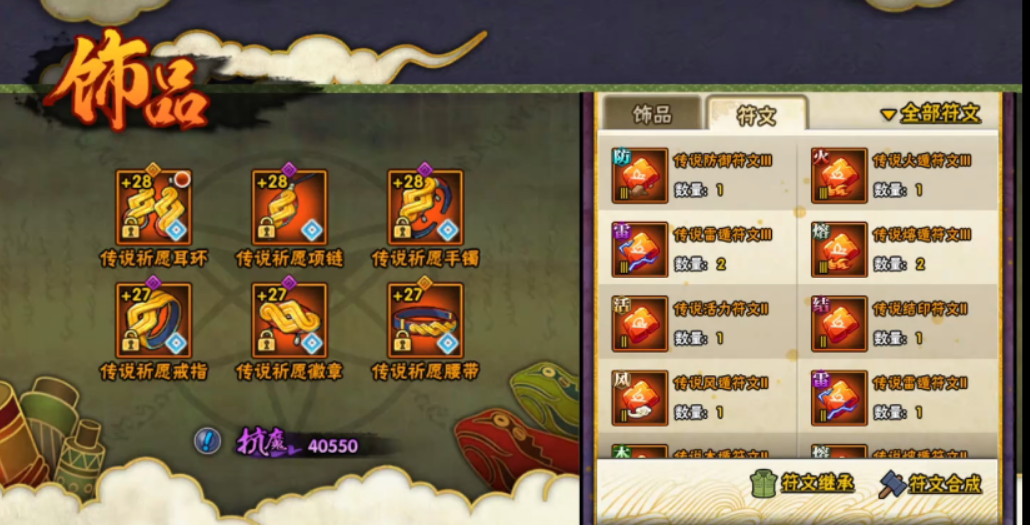This screenshot has width=1030, height=525.
Task: Select the 符文 tab
Action: [756, 115]
